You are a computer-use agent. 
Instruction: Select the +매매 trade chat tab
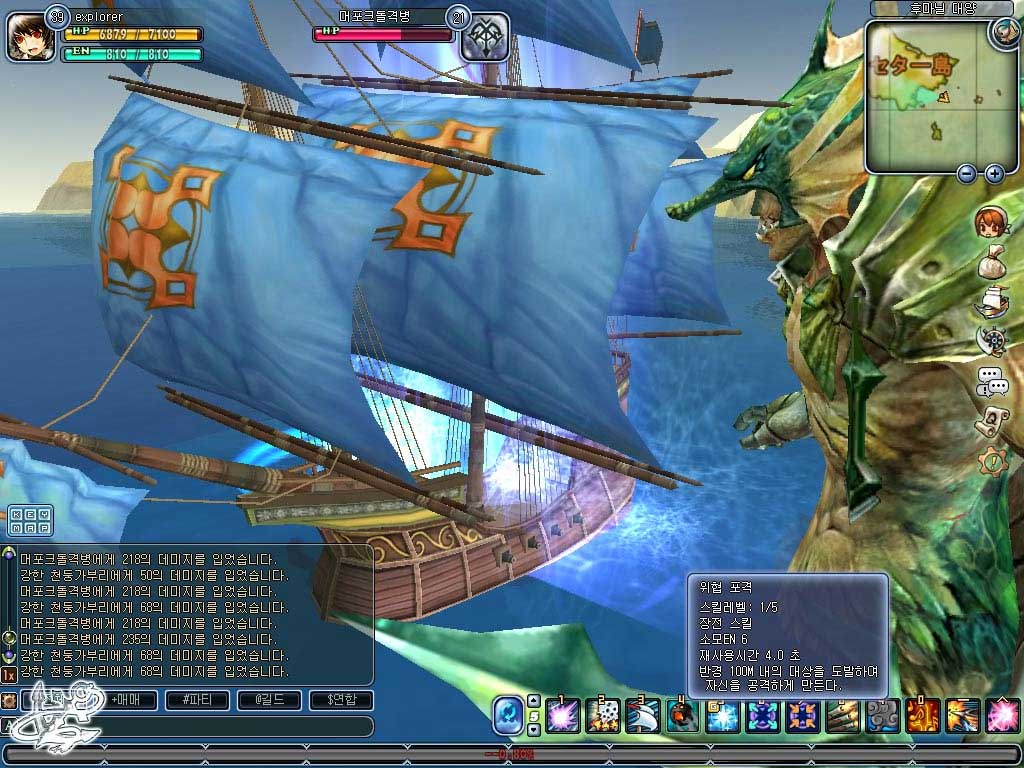pyautogui.click(x=125, y=701)
